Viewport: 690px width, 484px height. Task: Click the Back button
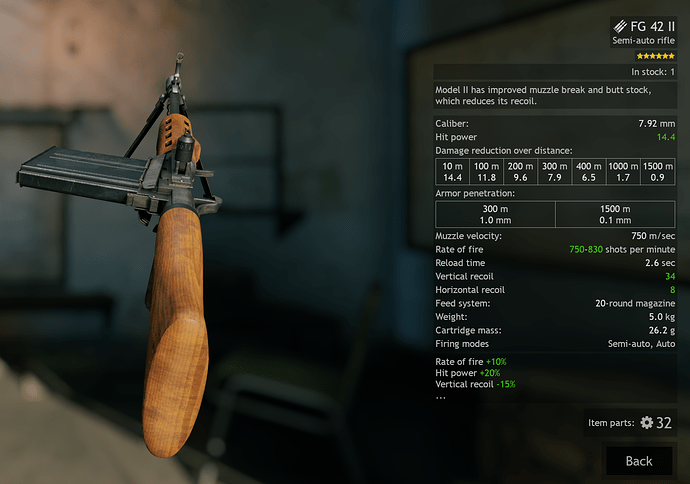pyautogui.click(x=638, y=460)
